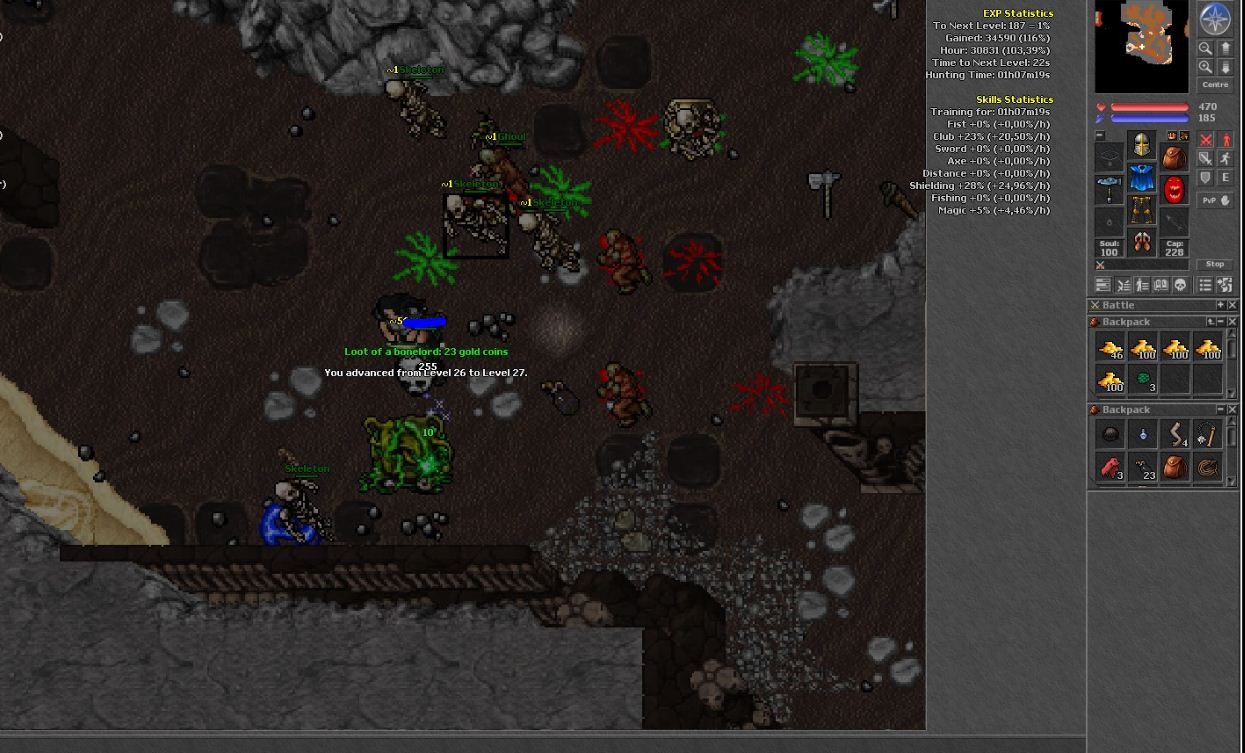
Task: Open the skull icon panel button
Action: (x=1180, y=285)
